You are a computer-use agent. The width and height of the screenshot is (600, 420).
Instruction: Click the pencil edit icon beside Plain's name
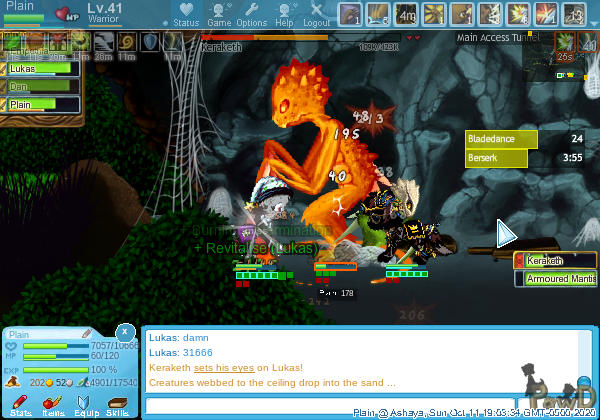(87, 333)
